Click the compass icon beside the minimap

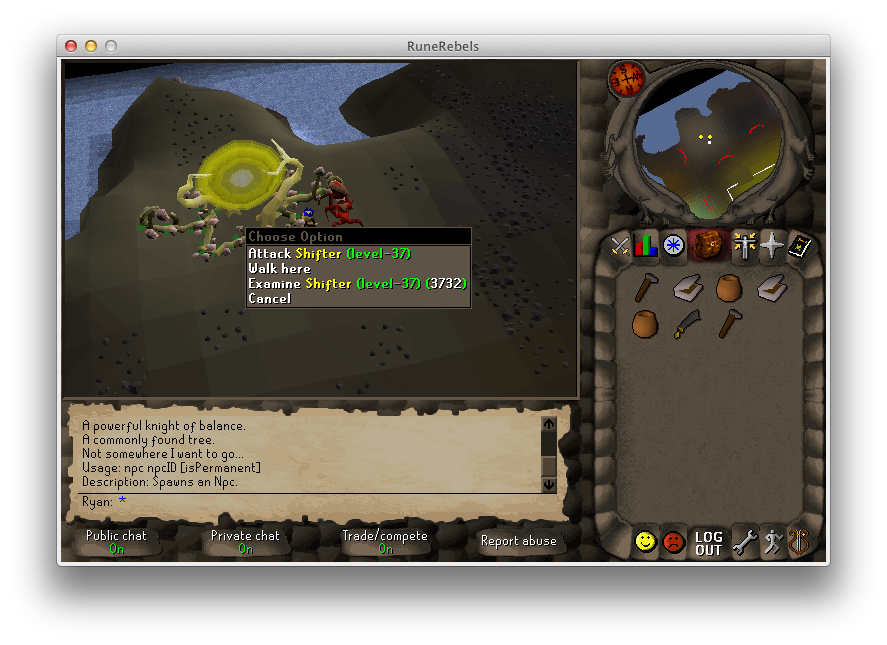pos(627,78)
